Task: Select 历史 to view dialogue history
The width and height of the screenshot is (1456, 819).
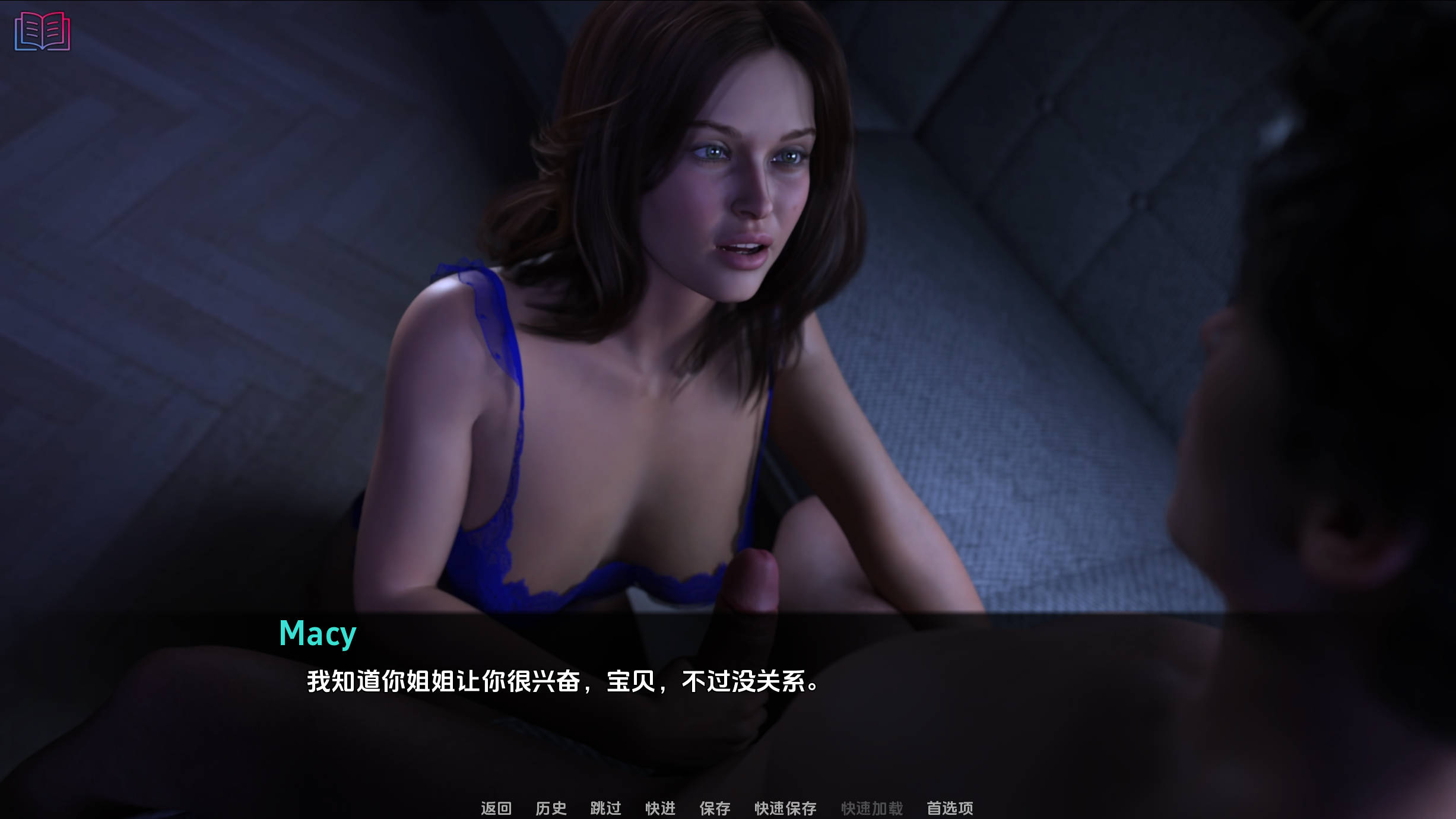Action: click(x=551, y=808)
